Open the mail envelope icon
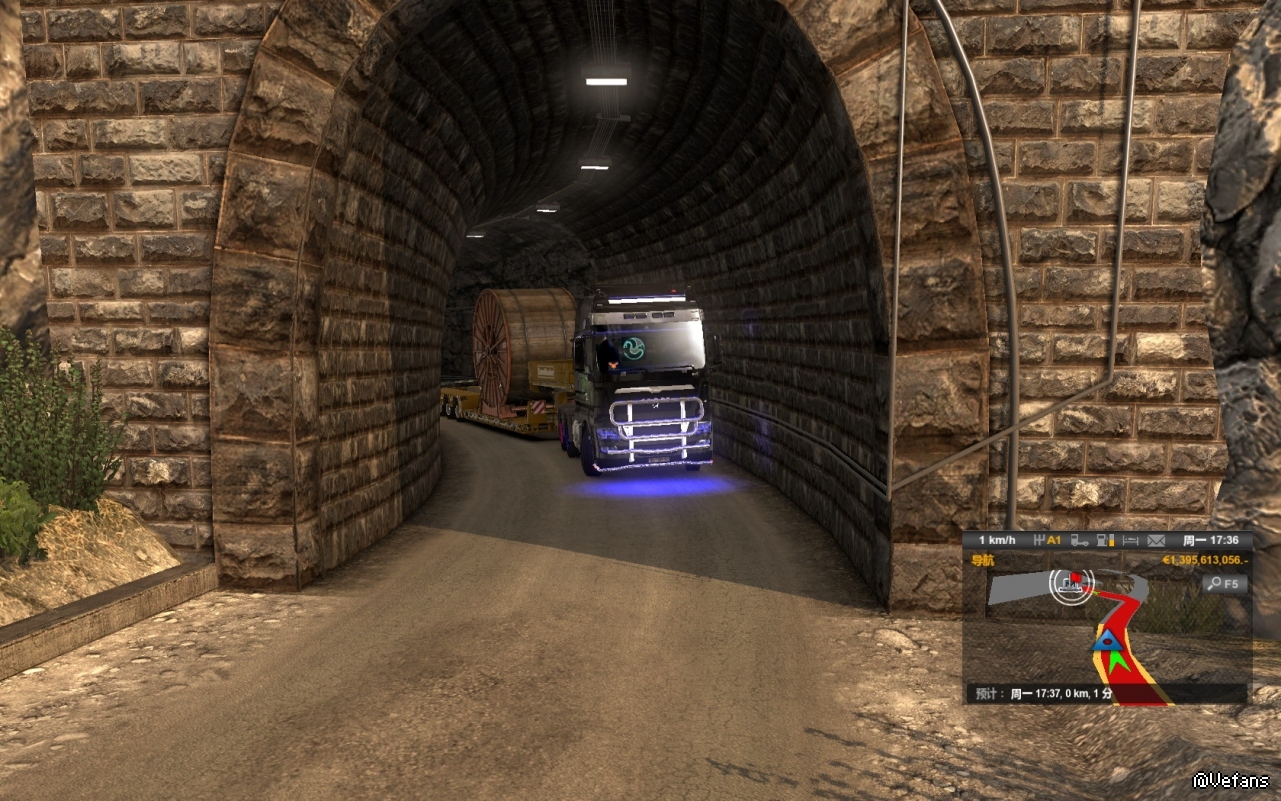Viewport: 1281px width, 801px height. (1156, 541)
